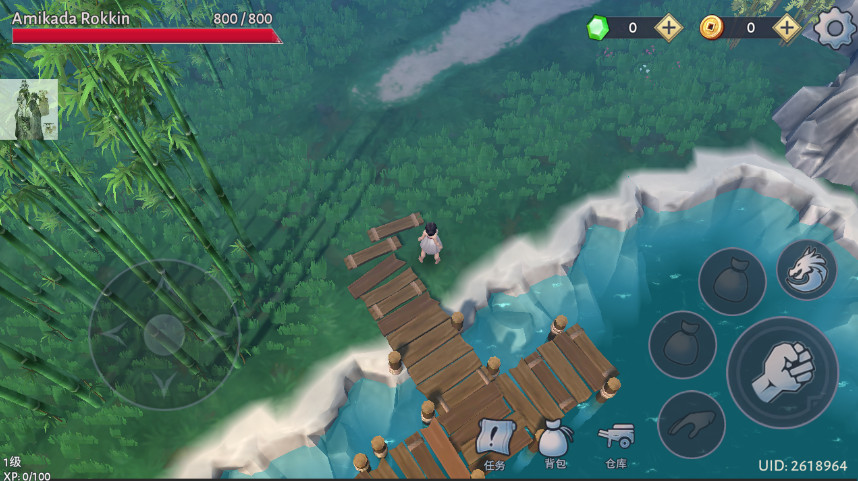
Task: Attack with the fist button
Action: [x=782, y=372]
